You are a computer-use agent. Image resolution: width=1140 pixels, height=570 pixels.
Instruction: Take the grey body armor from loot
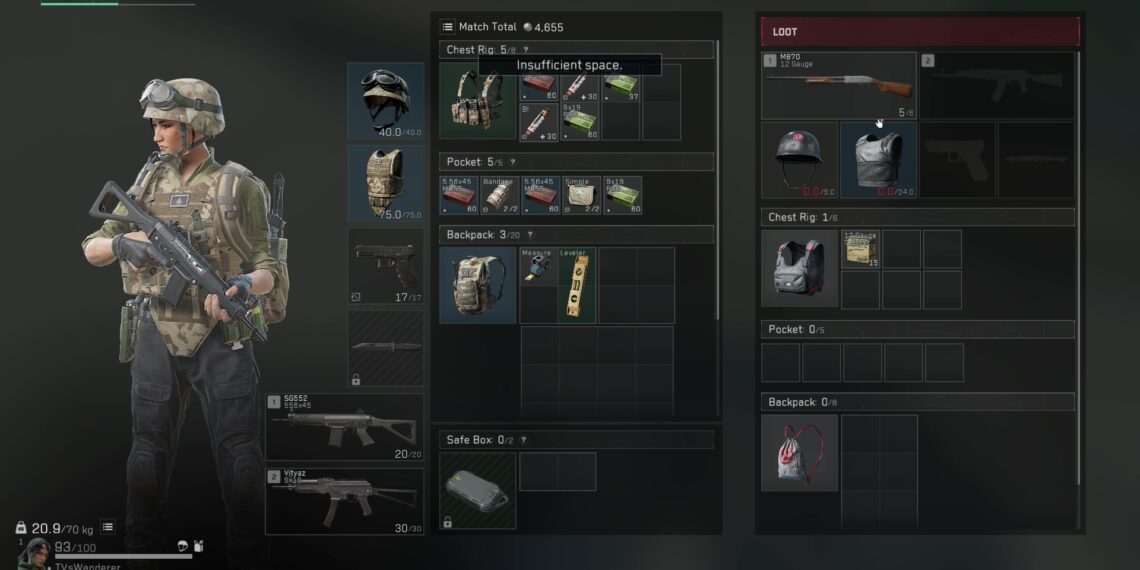(x=878, y=160)
